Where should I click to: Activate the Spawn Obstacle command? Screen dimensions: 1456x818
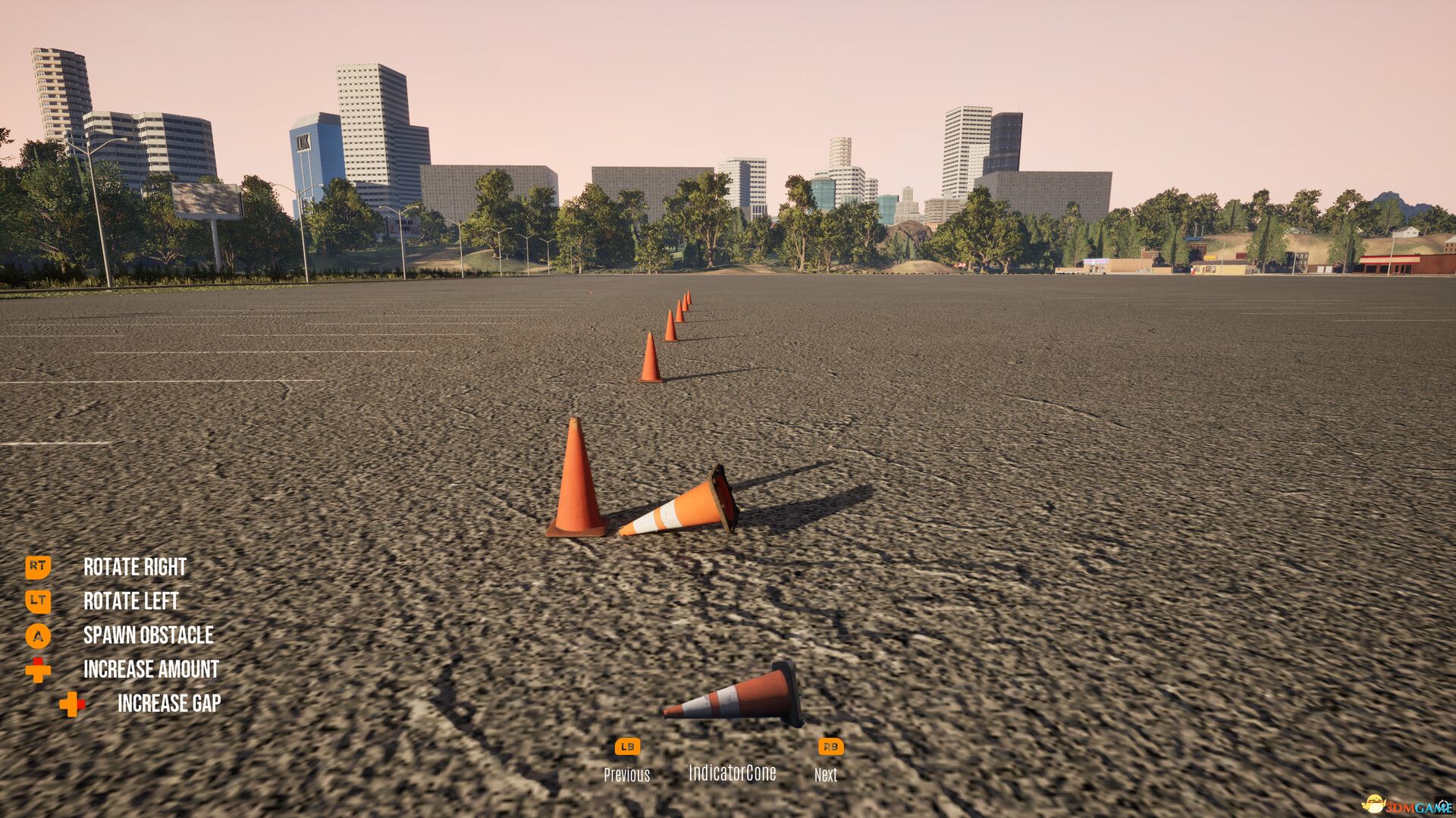point(149,636)
